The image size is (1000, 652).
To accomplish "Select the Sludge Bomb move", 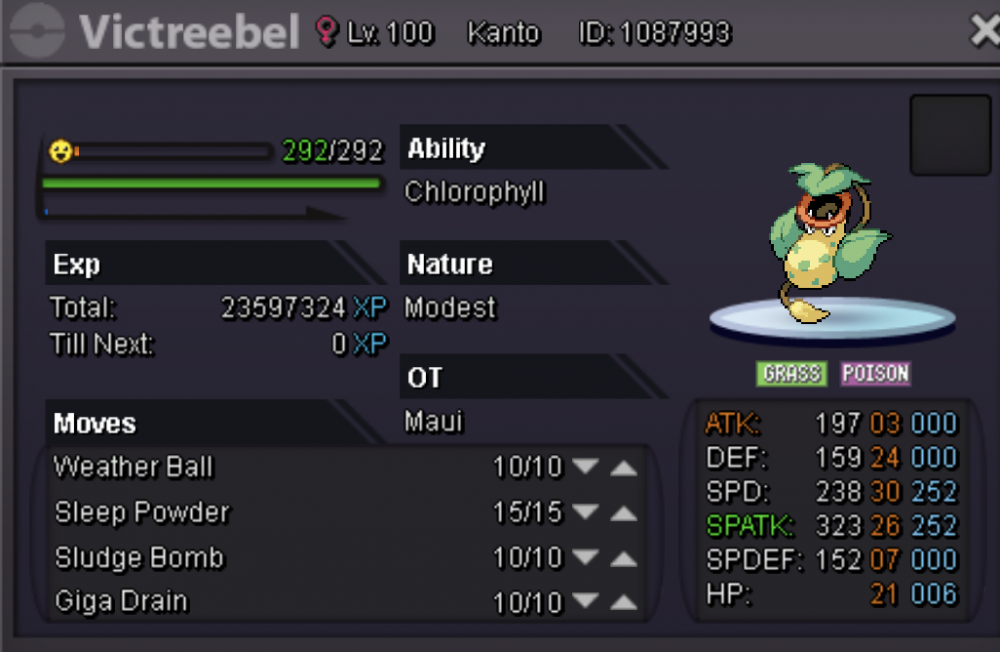I will point(140,558).
